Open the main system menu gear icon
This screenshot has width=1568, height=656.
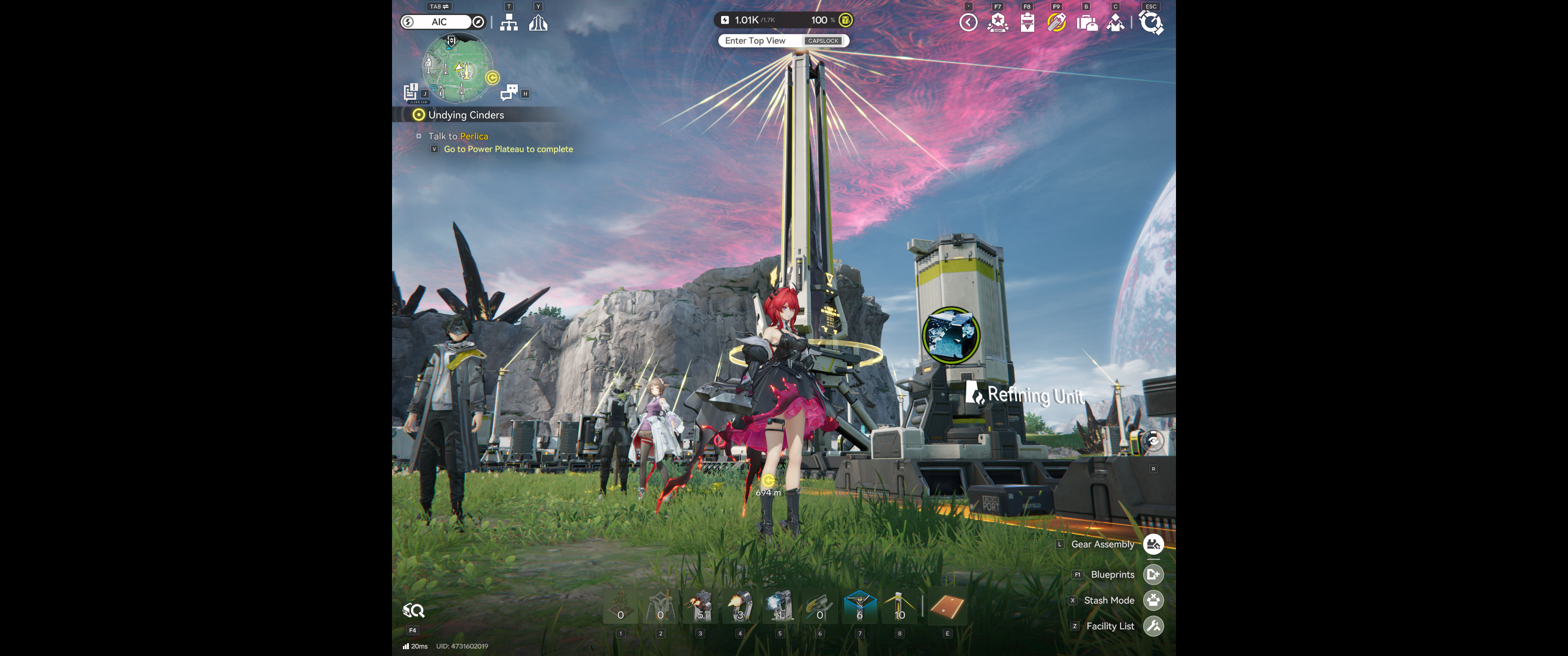pyautogui.click(x=1150, y=23)
